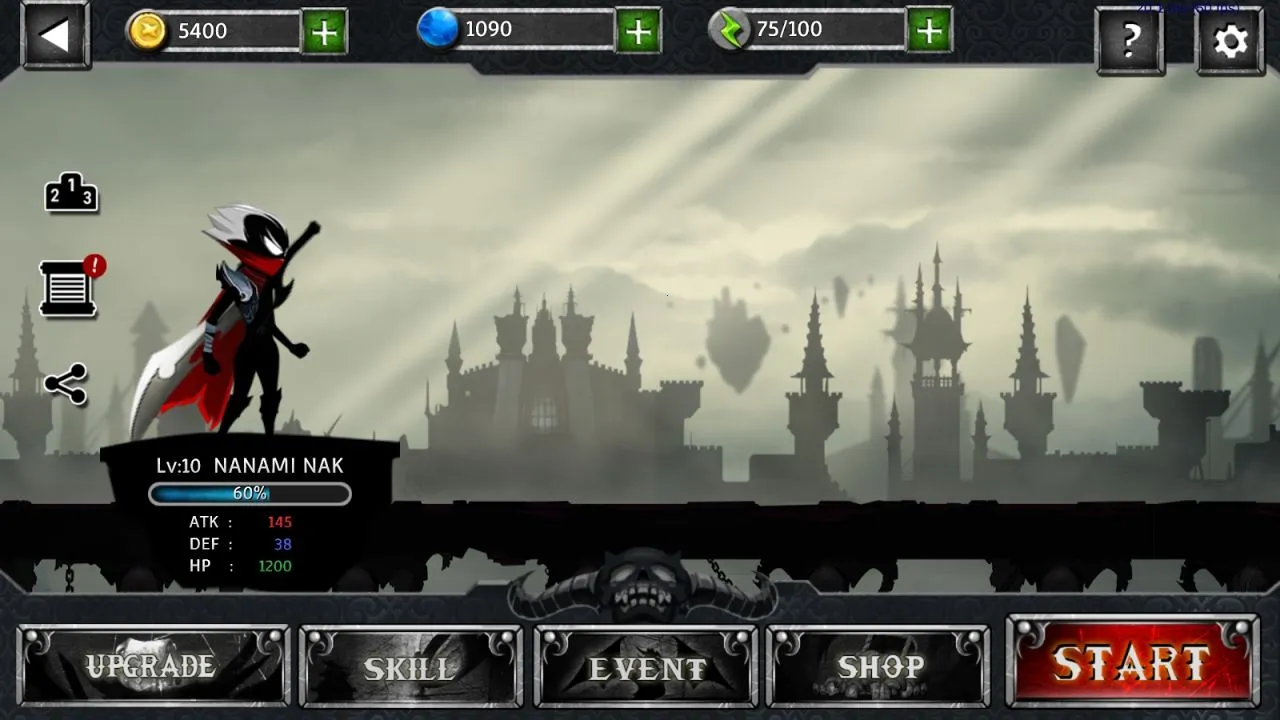Screen dimensions: 1280x720
Task: Enter the Shop
Action: [878, 666]
